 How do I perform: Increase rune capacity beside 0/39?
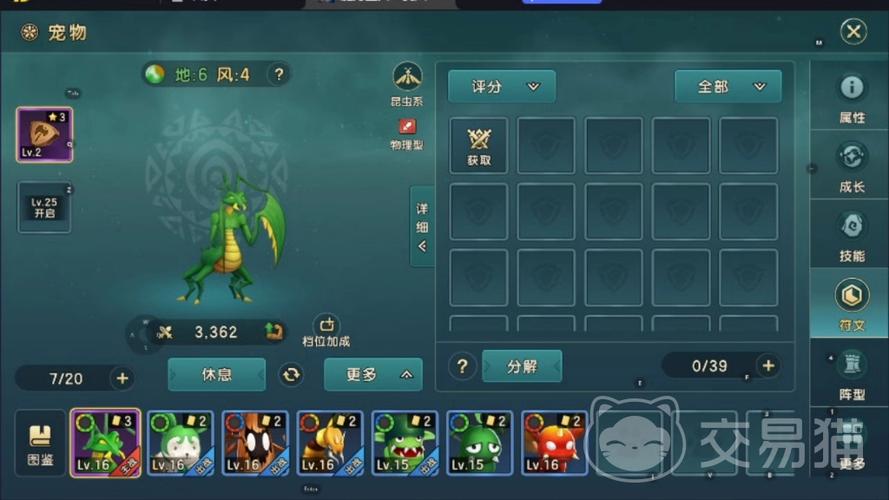point(768,366)
